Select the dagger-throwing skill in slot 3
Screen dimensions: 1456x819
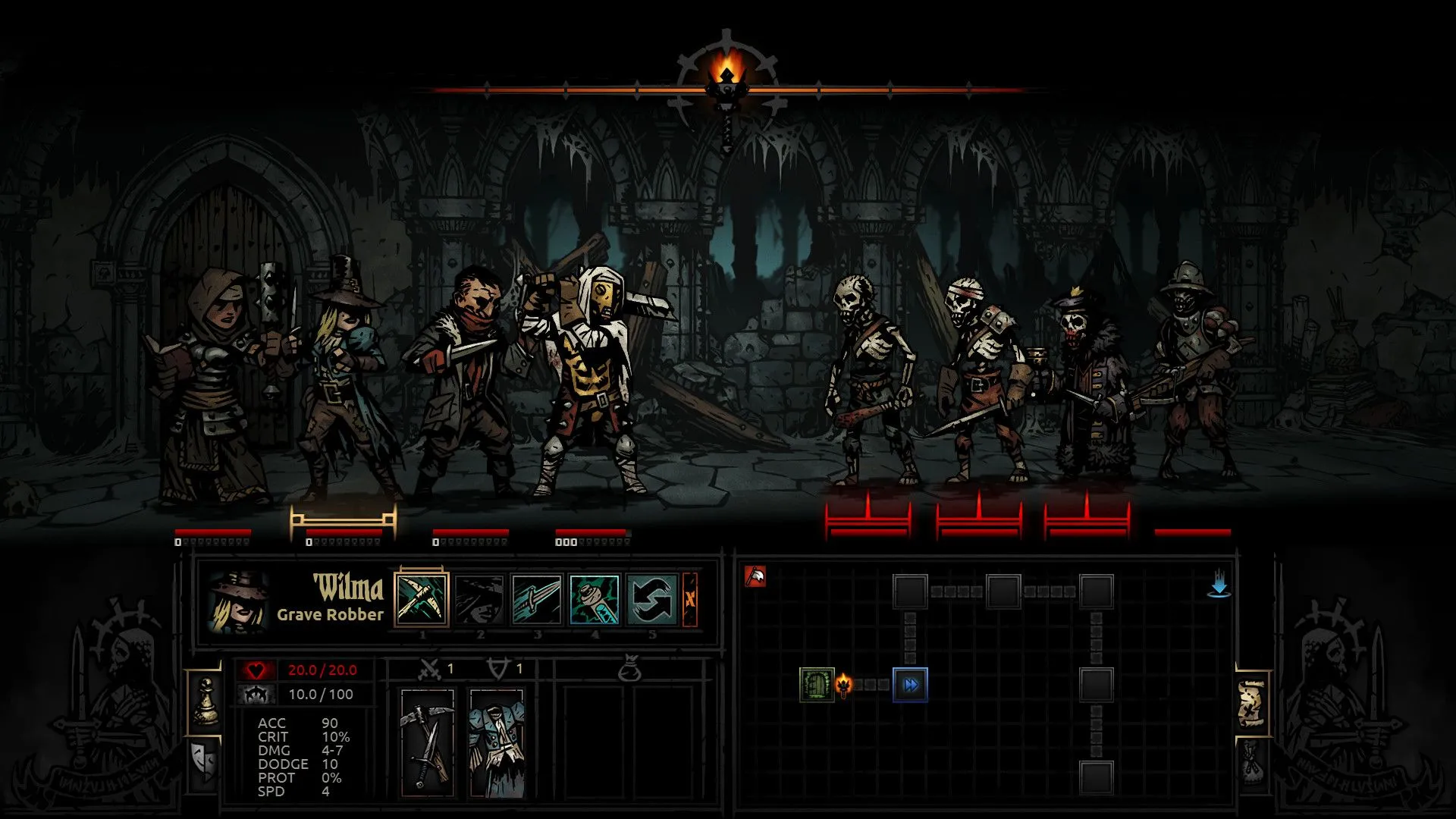pos(536,598)
